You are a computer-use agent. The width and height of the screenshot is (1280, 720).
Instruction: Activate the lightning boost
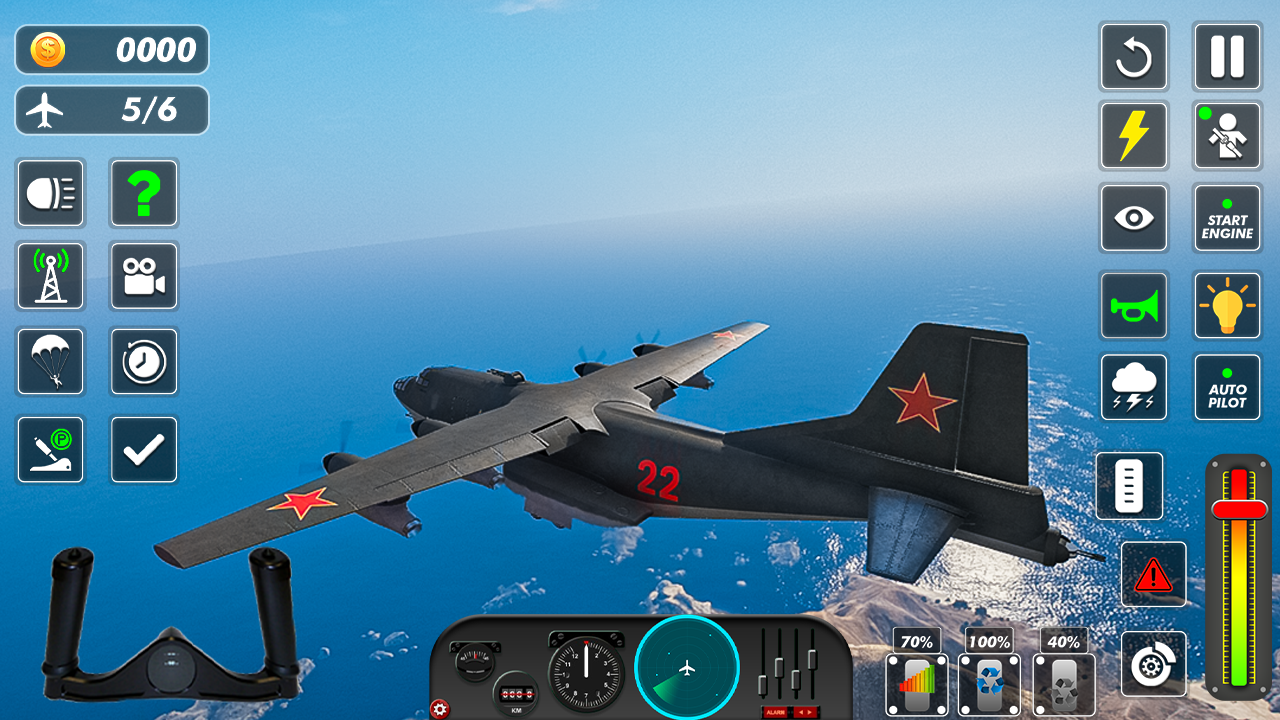[x=1134, y=135]
